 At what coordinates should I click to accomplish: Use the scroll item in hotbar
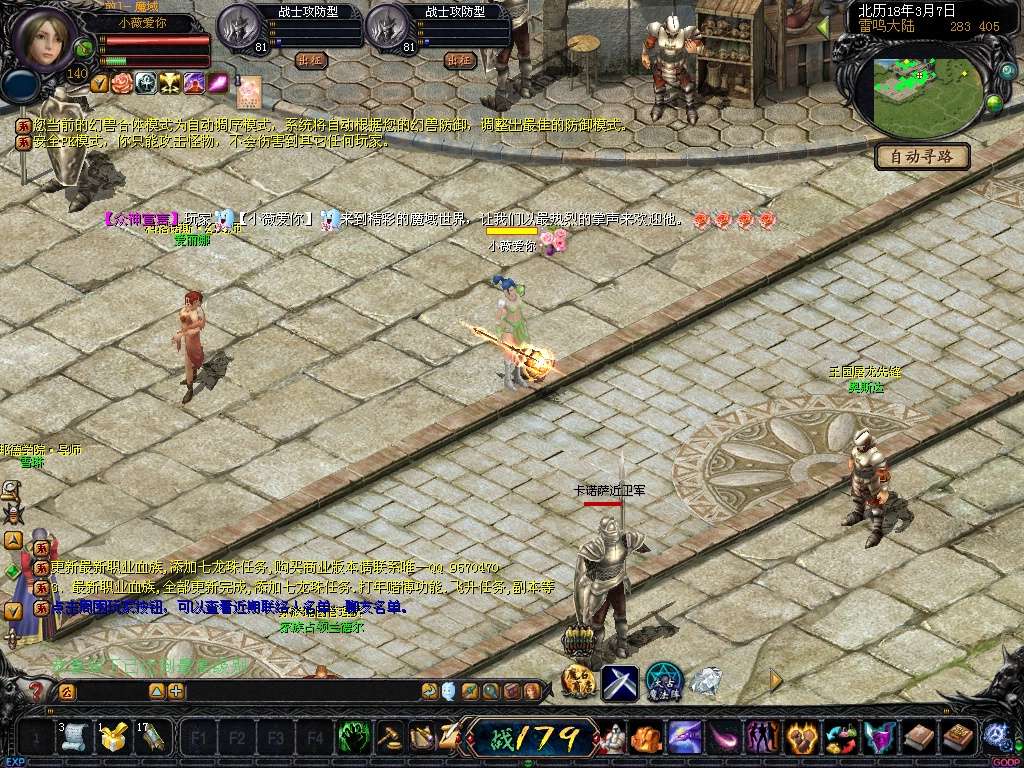[73, 738]
